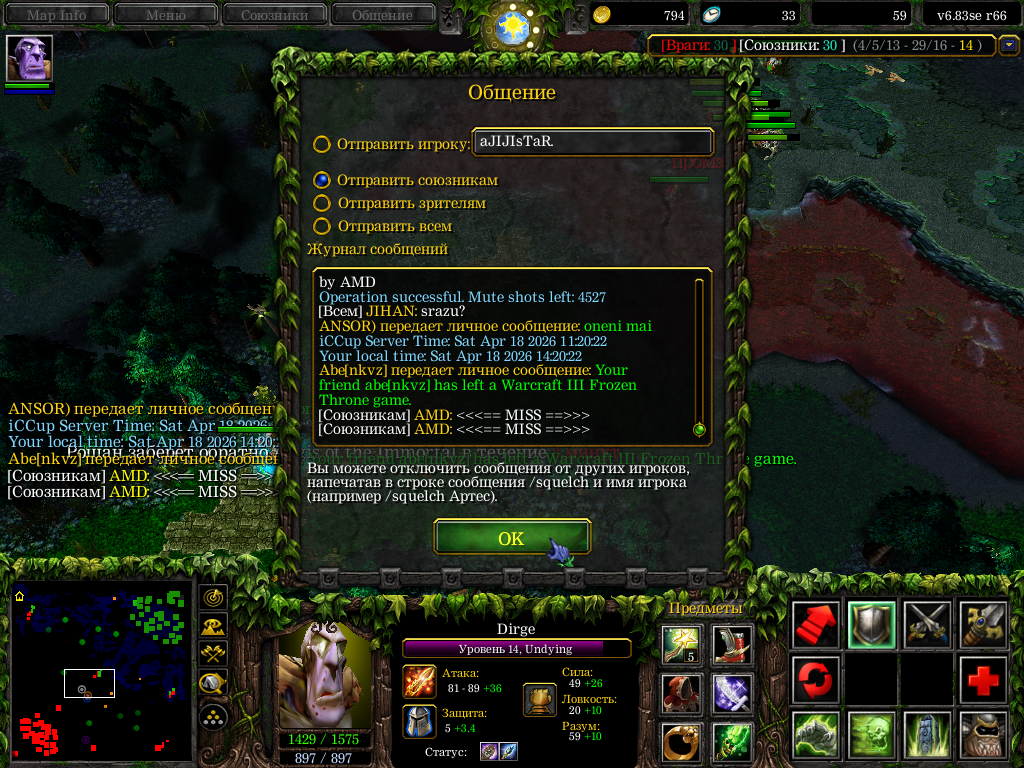Choose the send to everyone option
The image size is (1024, 768).
coord(322,226)
